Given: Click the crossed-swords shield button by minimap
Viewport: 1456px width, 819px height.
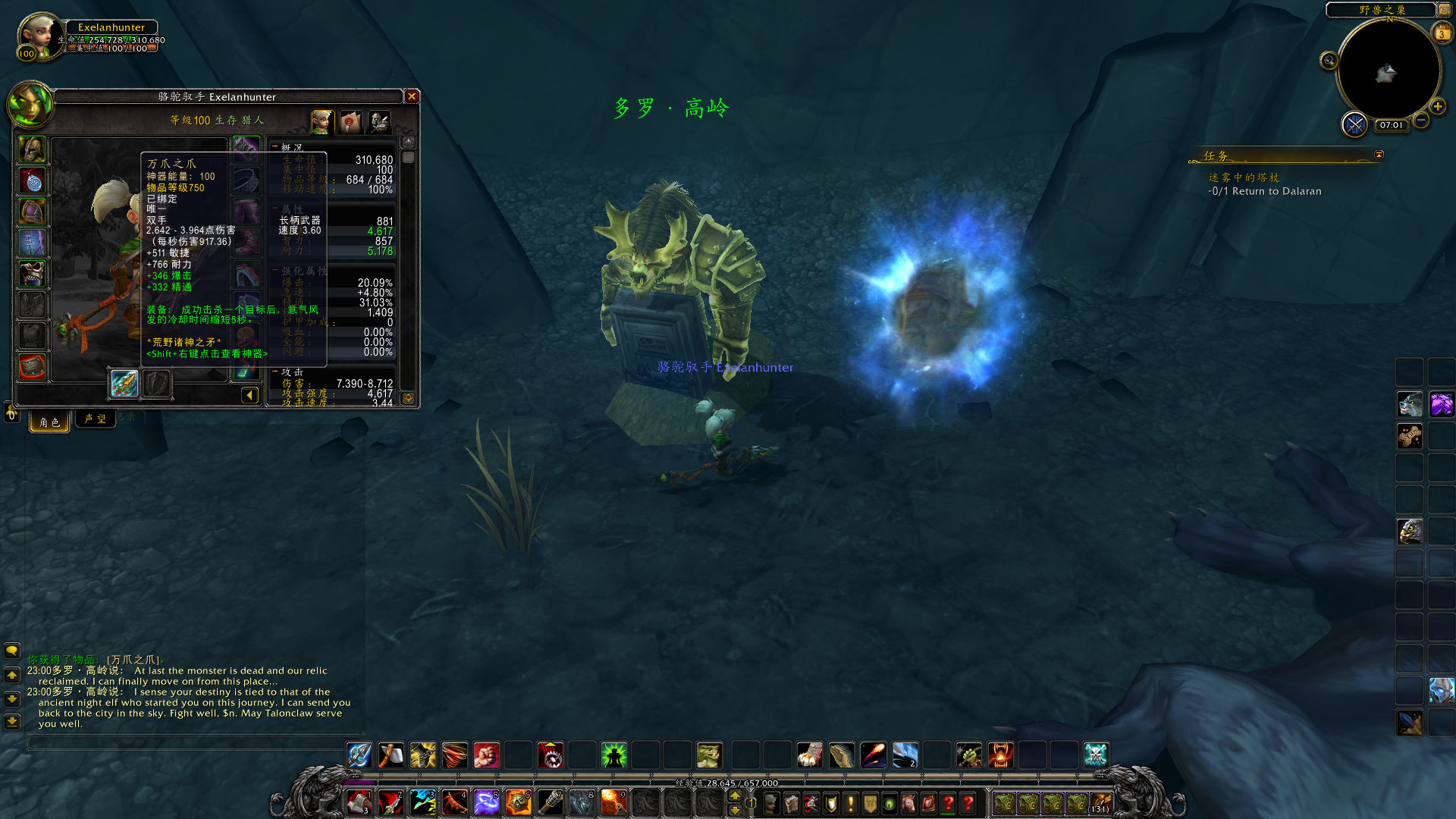Looking at the screenshot, I should pyautogui.click(x=1354, y=124).
